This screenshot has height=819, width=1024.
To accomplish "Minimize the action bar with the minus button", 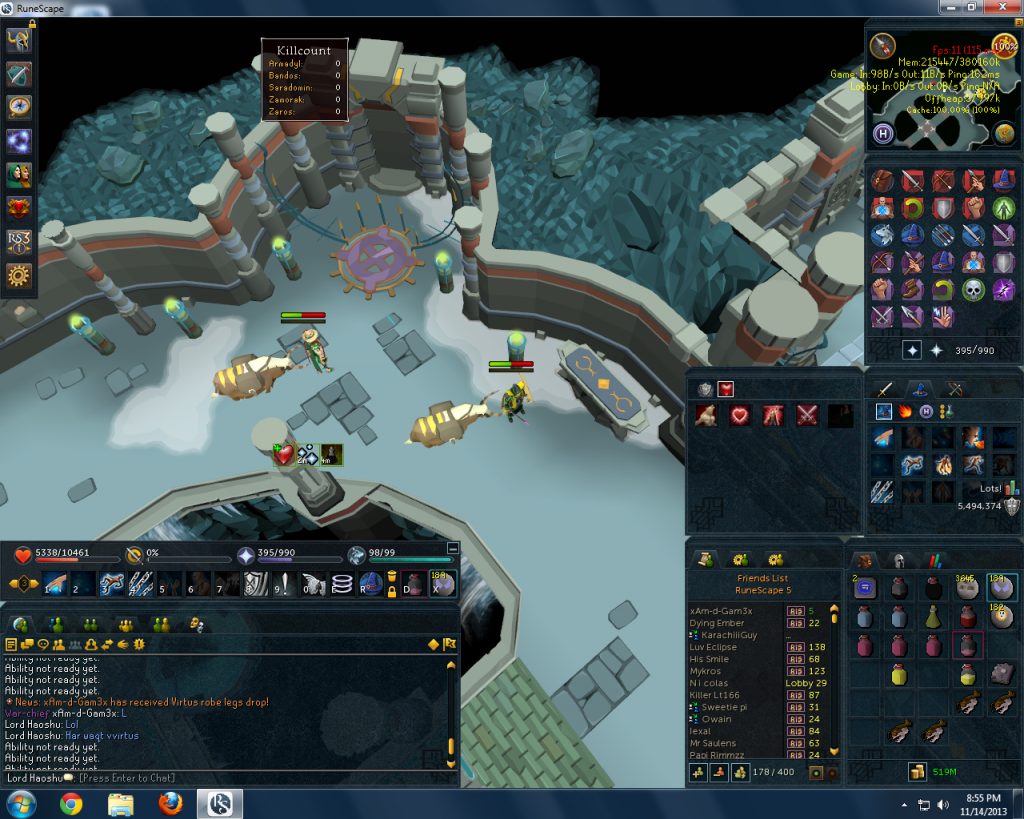I will [x=452, y=548].
